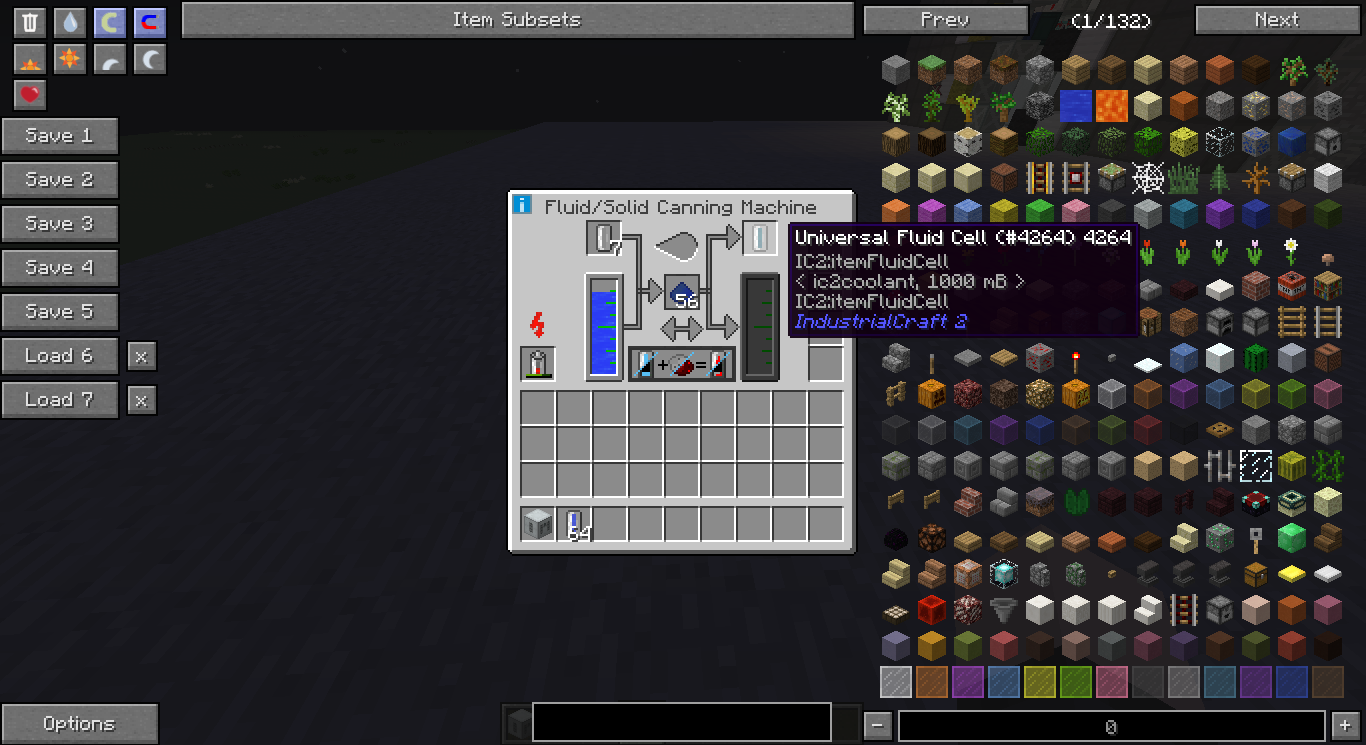
Task: Click the Save 1 button
Action: [x=60, y=136]
